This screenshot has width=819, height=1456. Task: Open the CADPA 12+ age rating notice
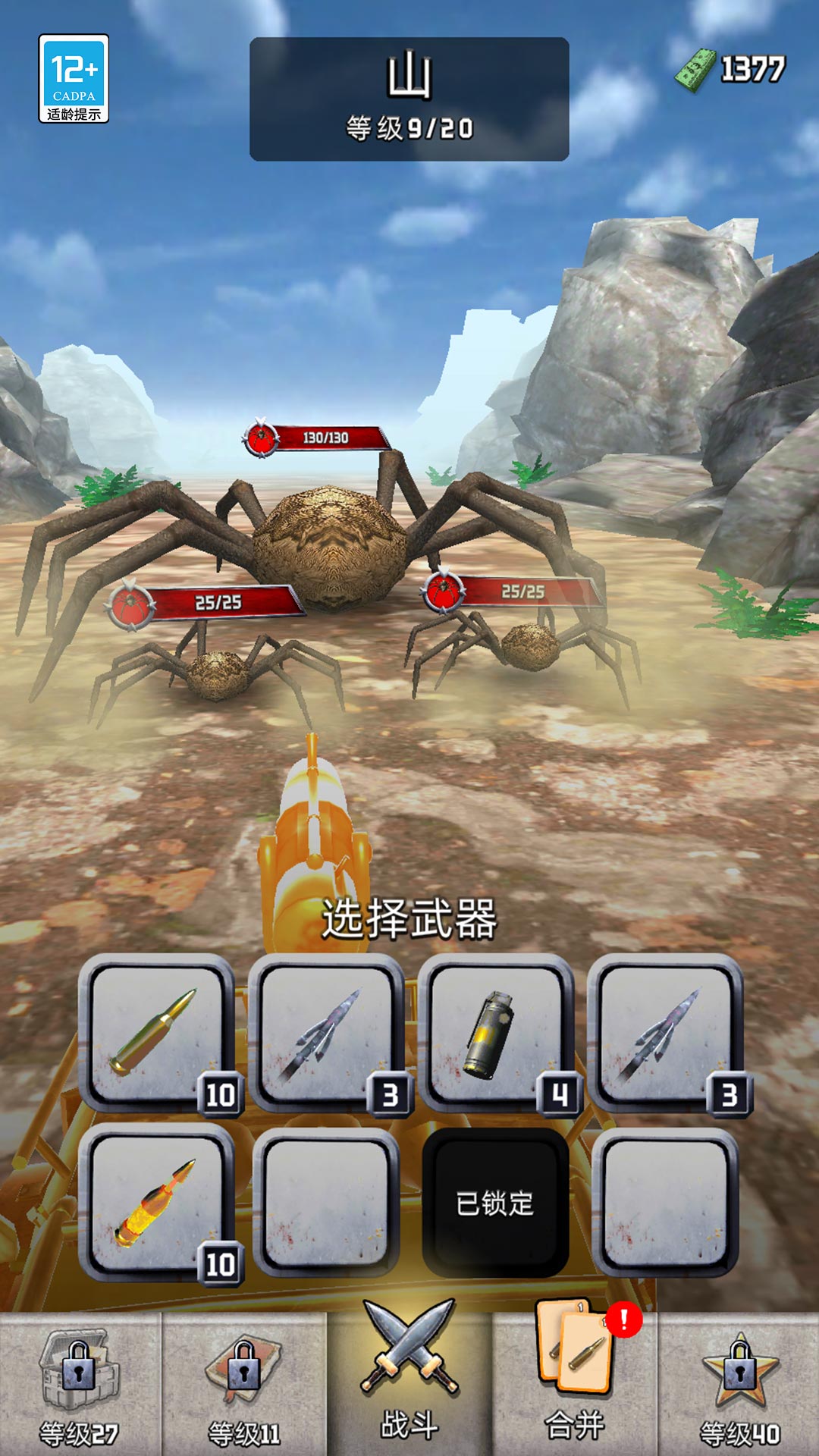click(74, 78)
